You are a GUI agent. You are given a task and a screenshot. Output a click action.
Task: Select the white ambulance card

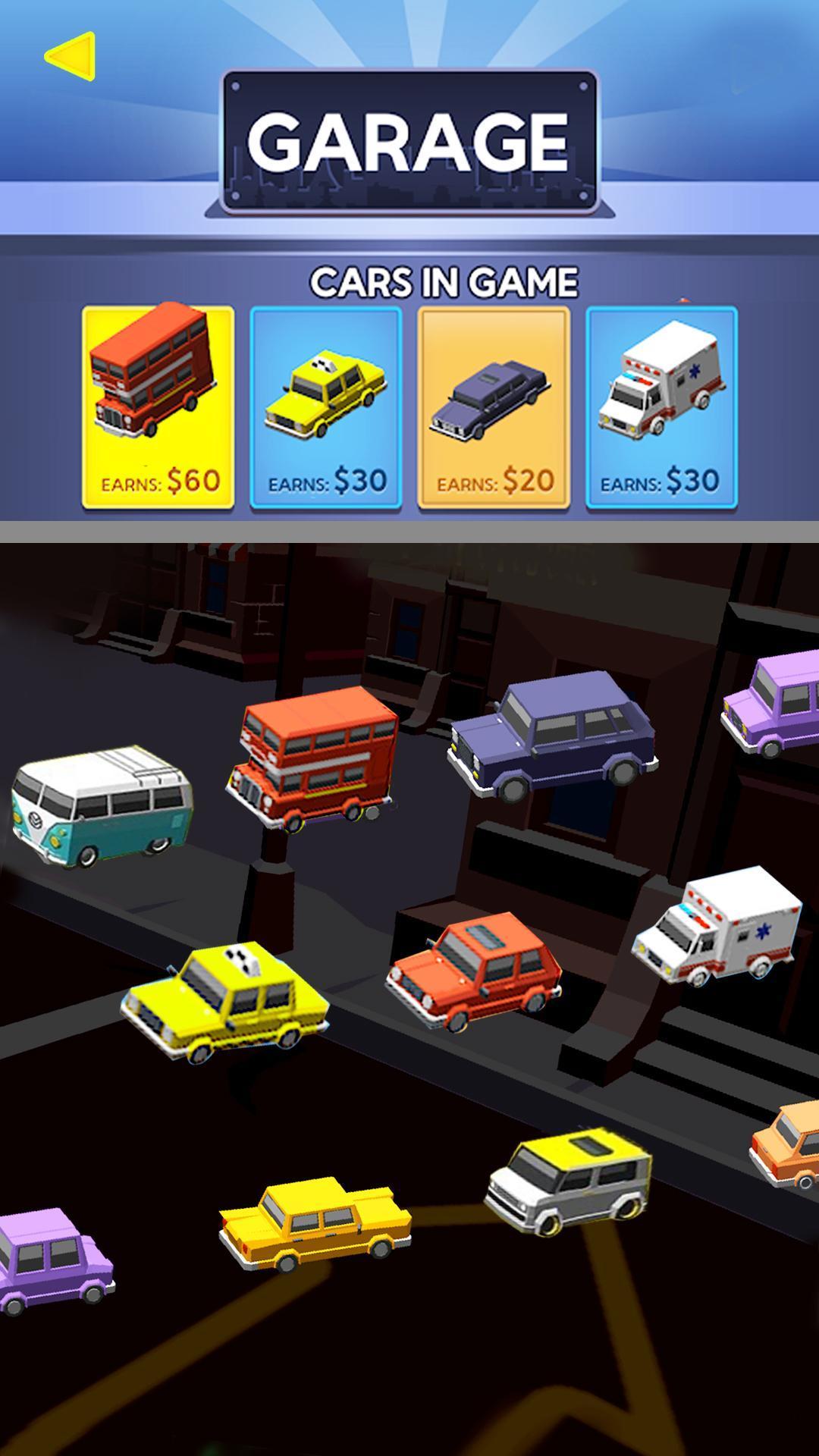(661, 407)
